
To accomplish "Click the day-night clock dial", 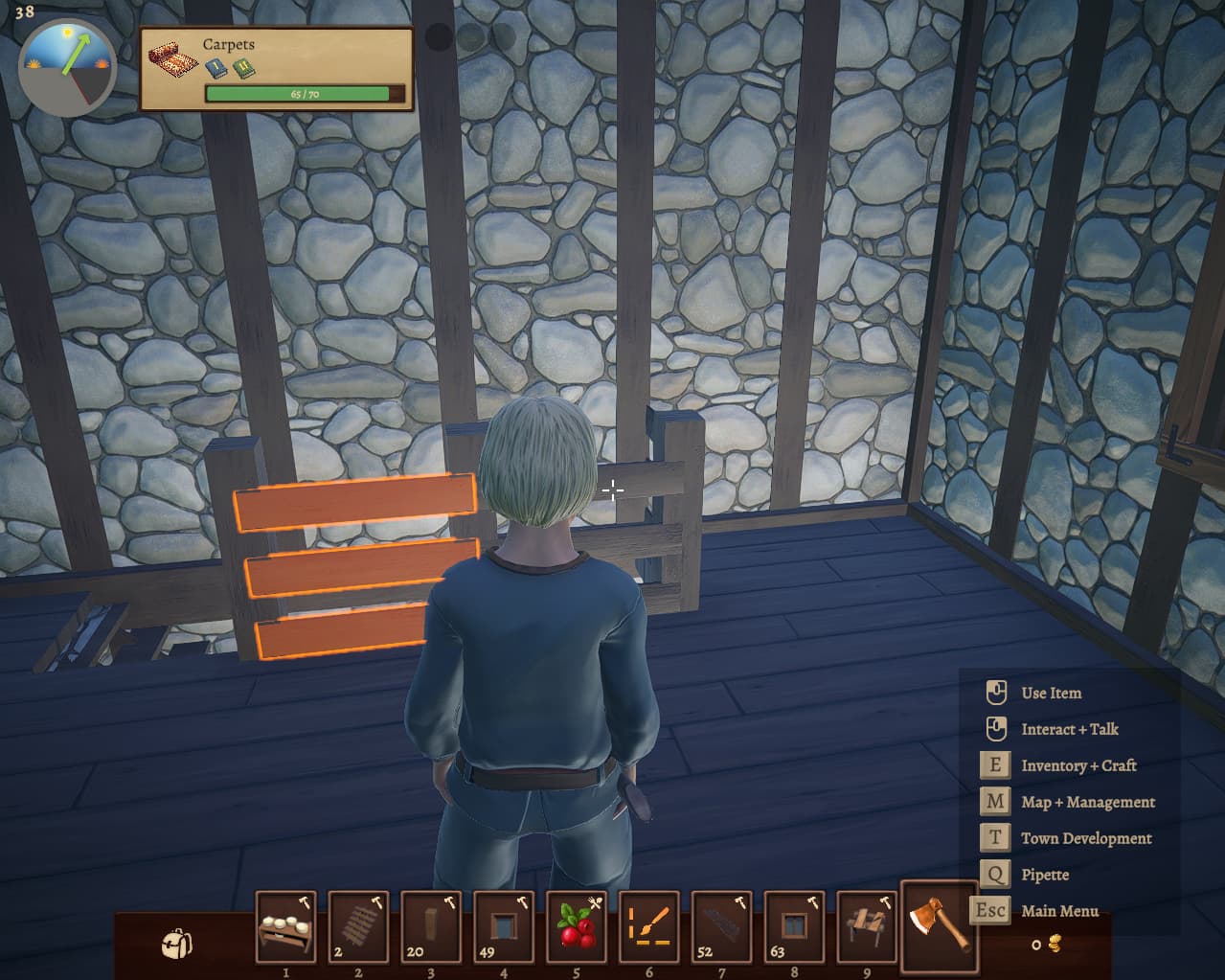I will tap(67, 64).
